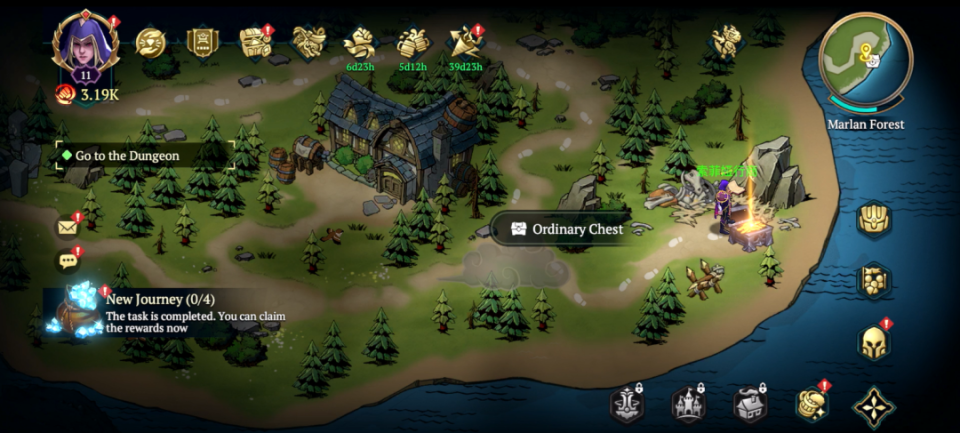Interact with the Ordinary Chest prompt

click(x=566, y=229)
